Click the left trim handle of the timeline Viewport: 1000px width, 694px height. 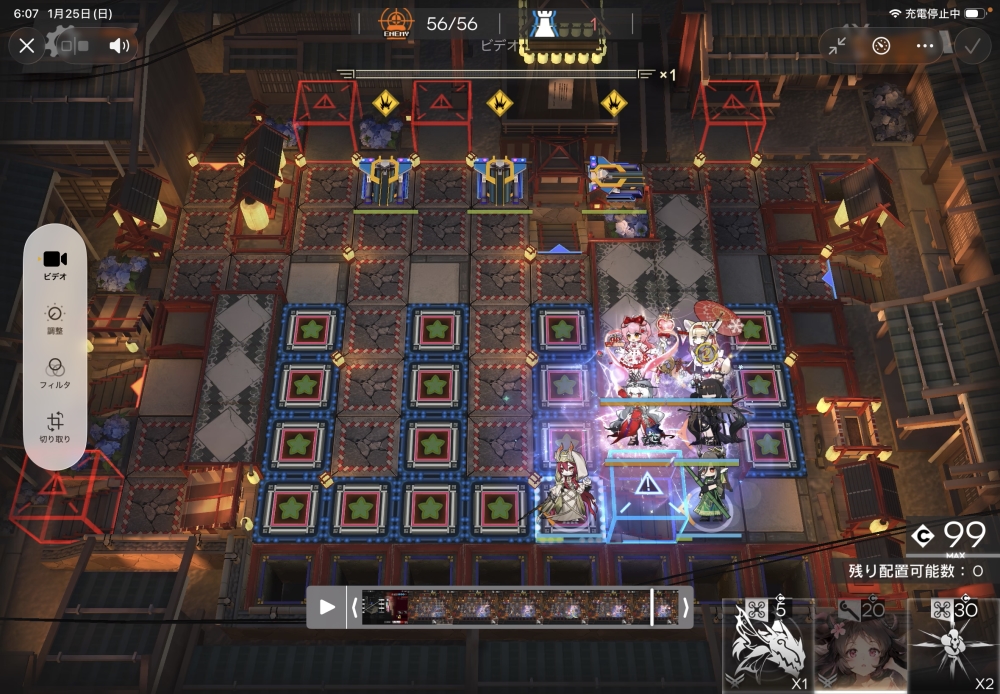[354, 607]
